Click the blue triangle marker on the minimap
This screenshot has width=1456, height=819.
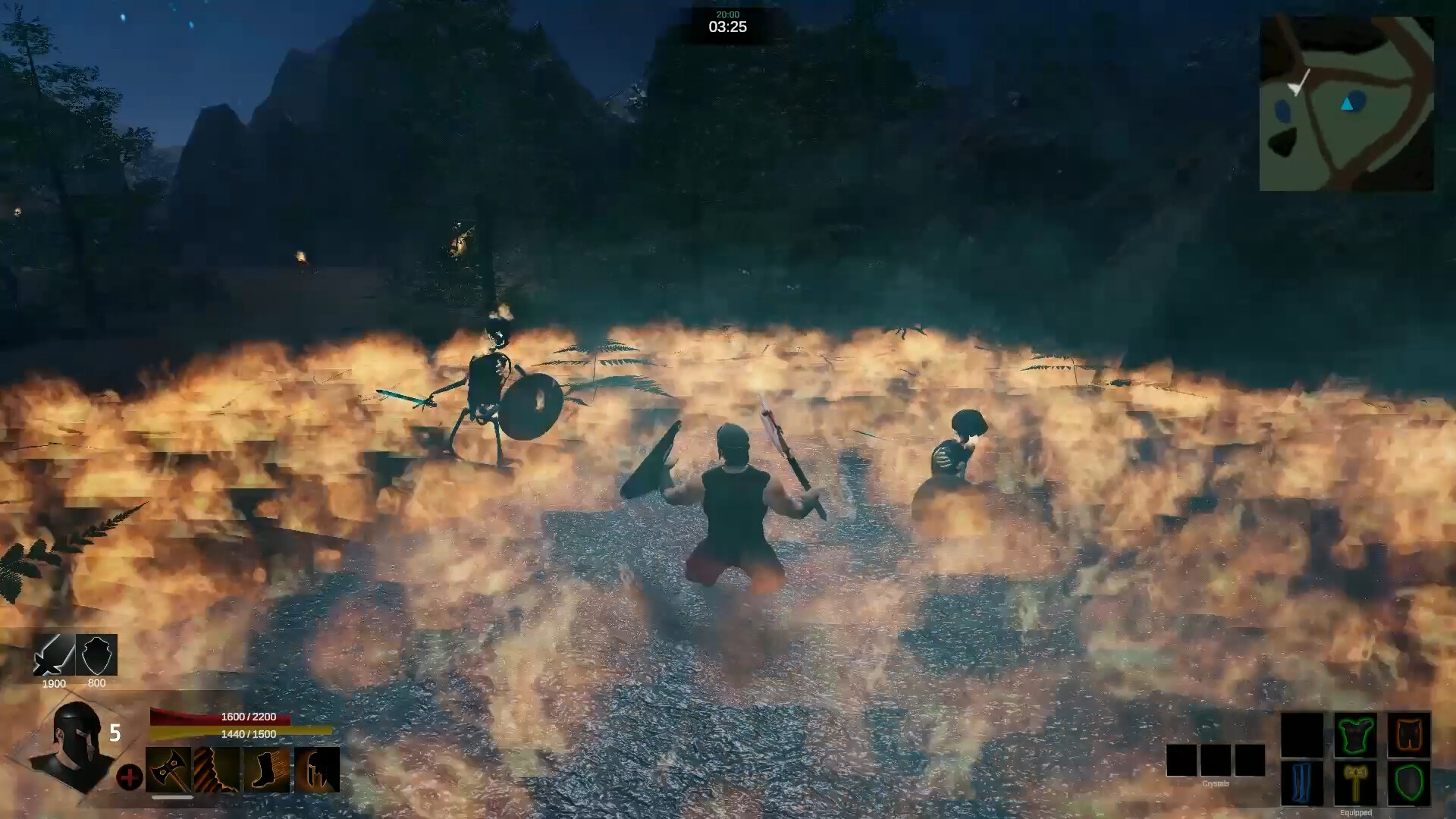click(x=1347, y=104)
